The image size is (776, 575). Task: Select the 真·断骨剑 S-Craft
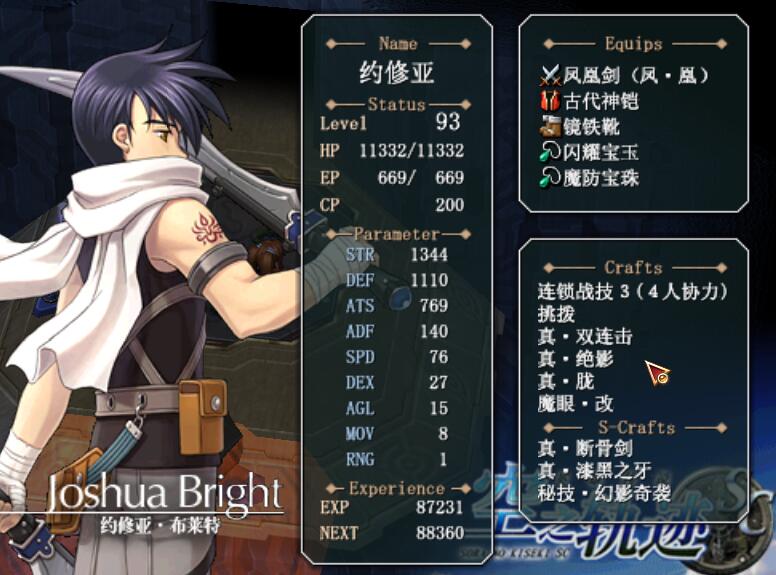585,448
